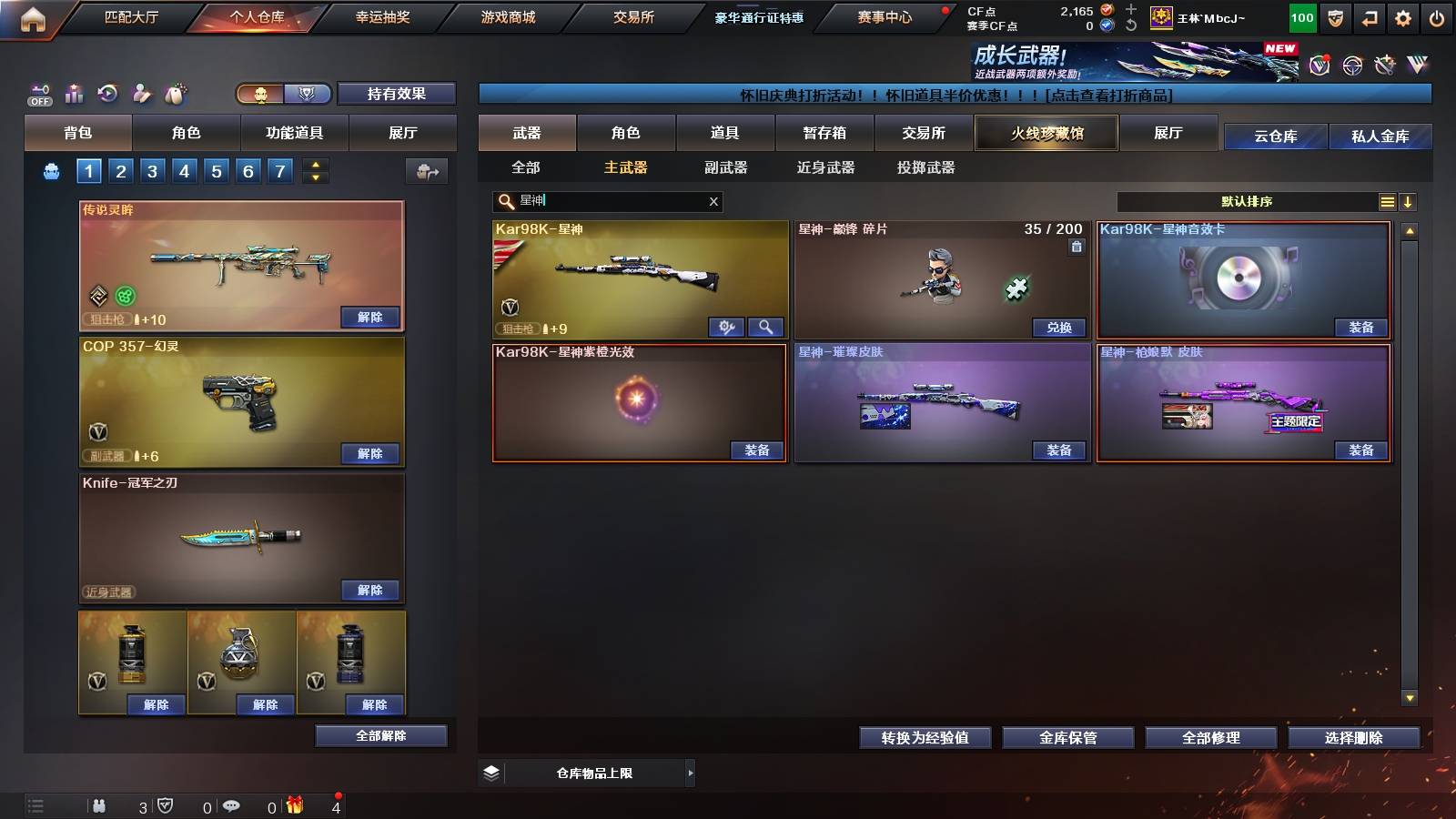Toggle the OFF key display switch

point(38,94)
